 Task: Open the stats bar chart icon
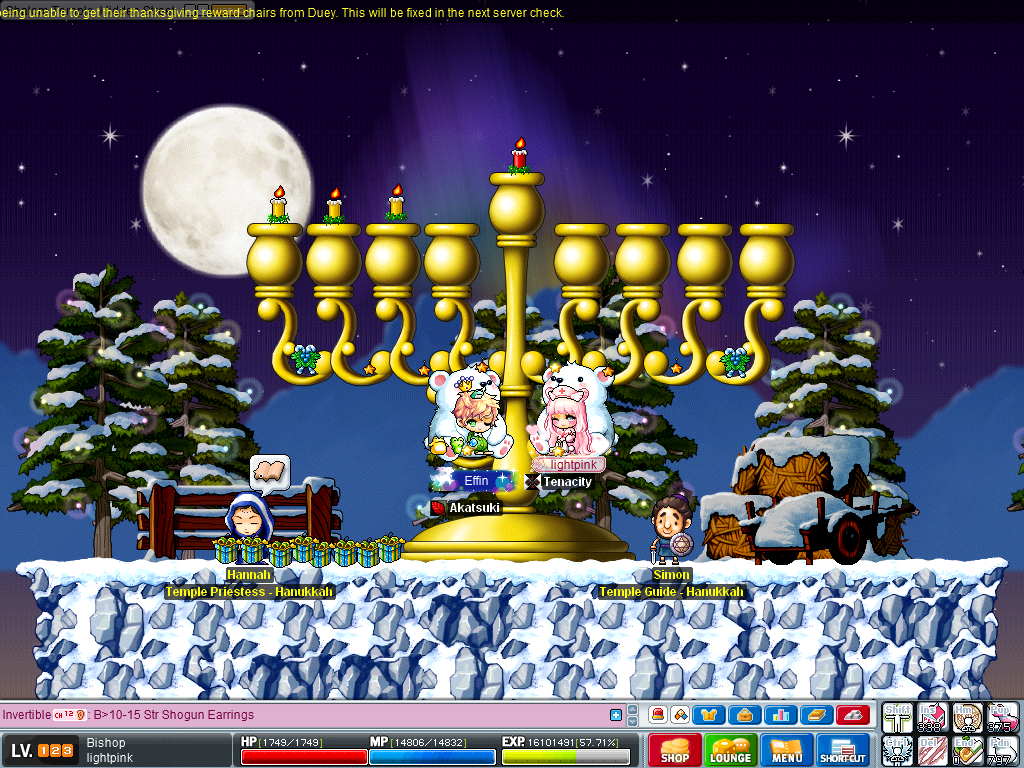(x=781, y=715)
